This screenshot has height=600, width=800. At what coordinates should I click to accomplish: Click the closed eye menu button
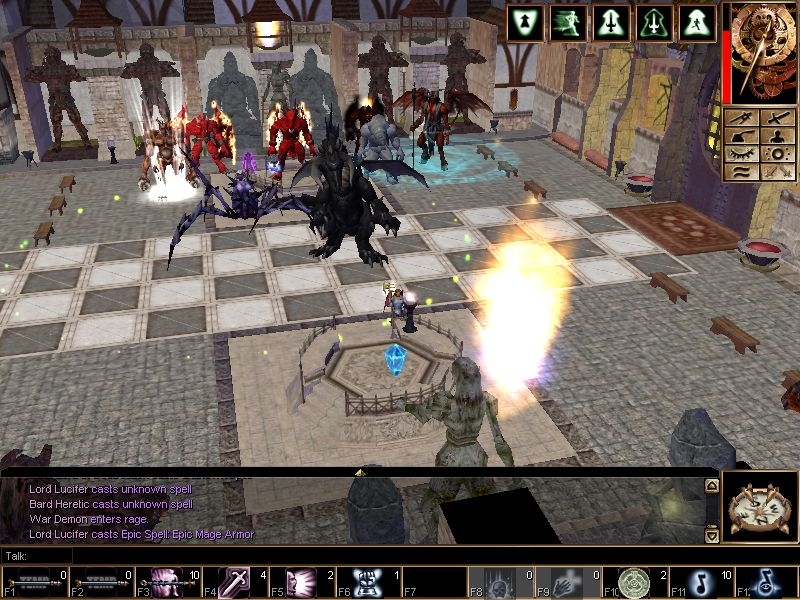[x=743, y=154]
